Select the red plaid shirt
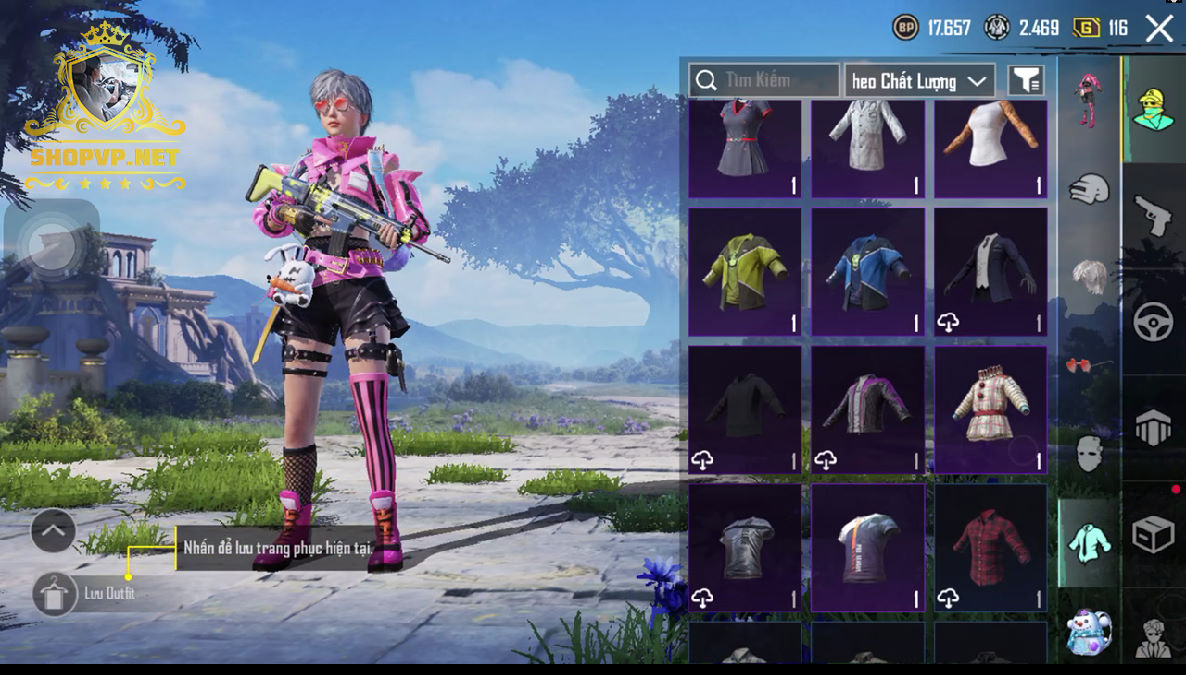The image size is (1186, 675). (x=990, y=547)
